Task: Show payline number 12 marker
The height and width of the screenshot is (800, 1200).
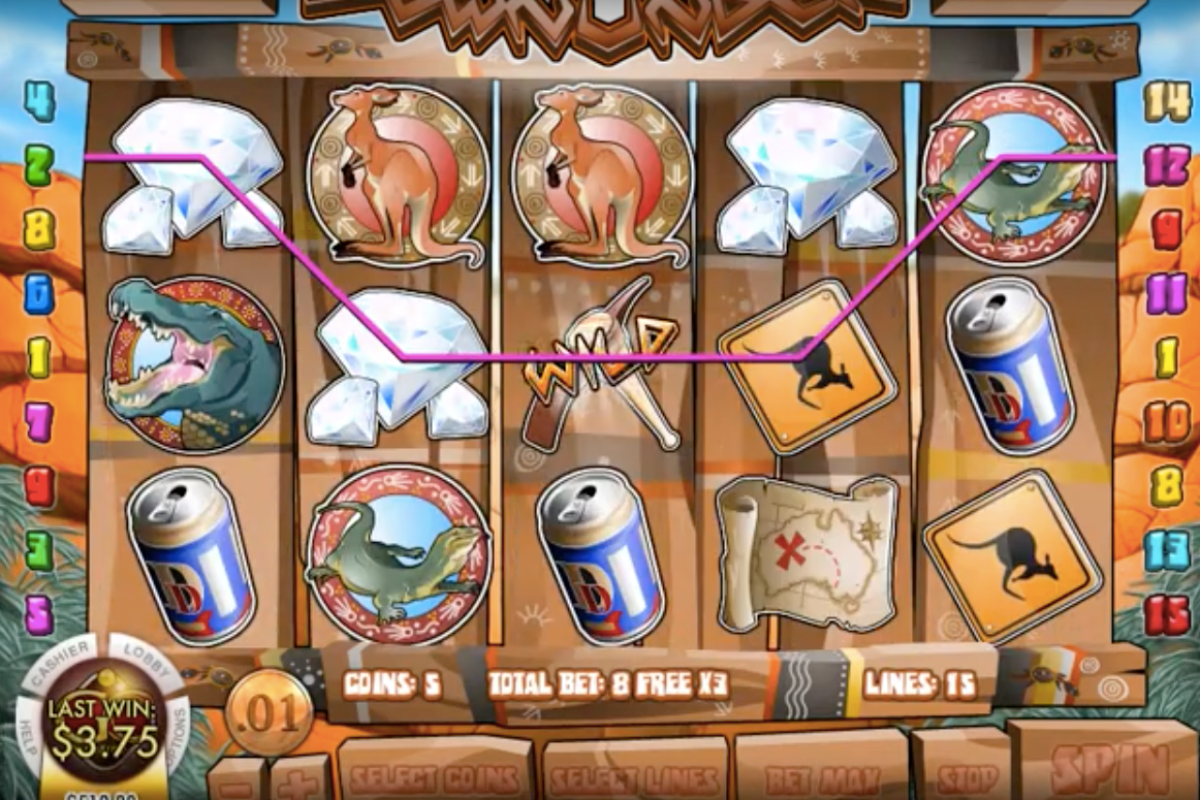Action: point(1167,165)
